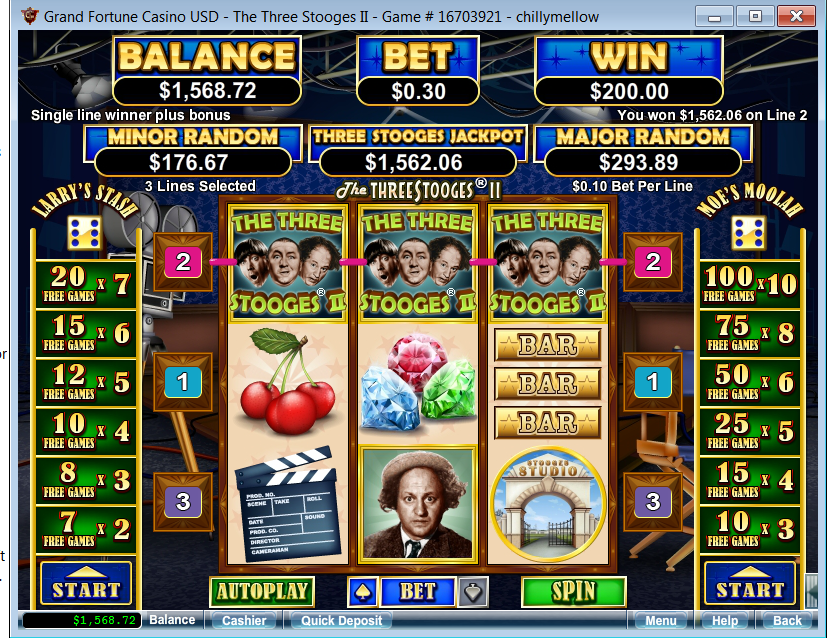Image resolution: width=827 pixels, height=638 pixels.
Task: Click the START button under Moe's Moolah
Action: [x=750, y=588]
